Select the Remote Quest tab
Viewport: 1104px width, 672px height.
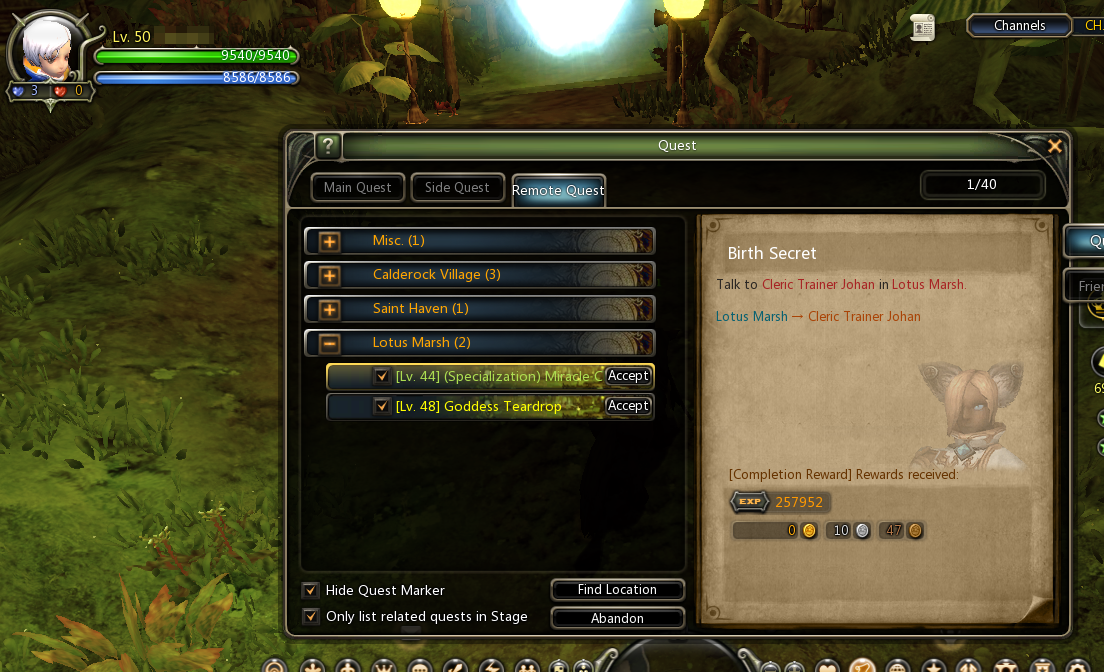pyautogui.click(x=558, y=190)
